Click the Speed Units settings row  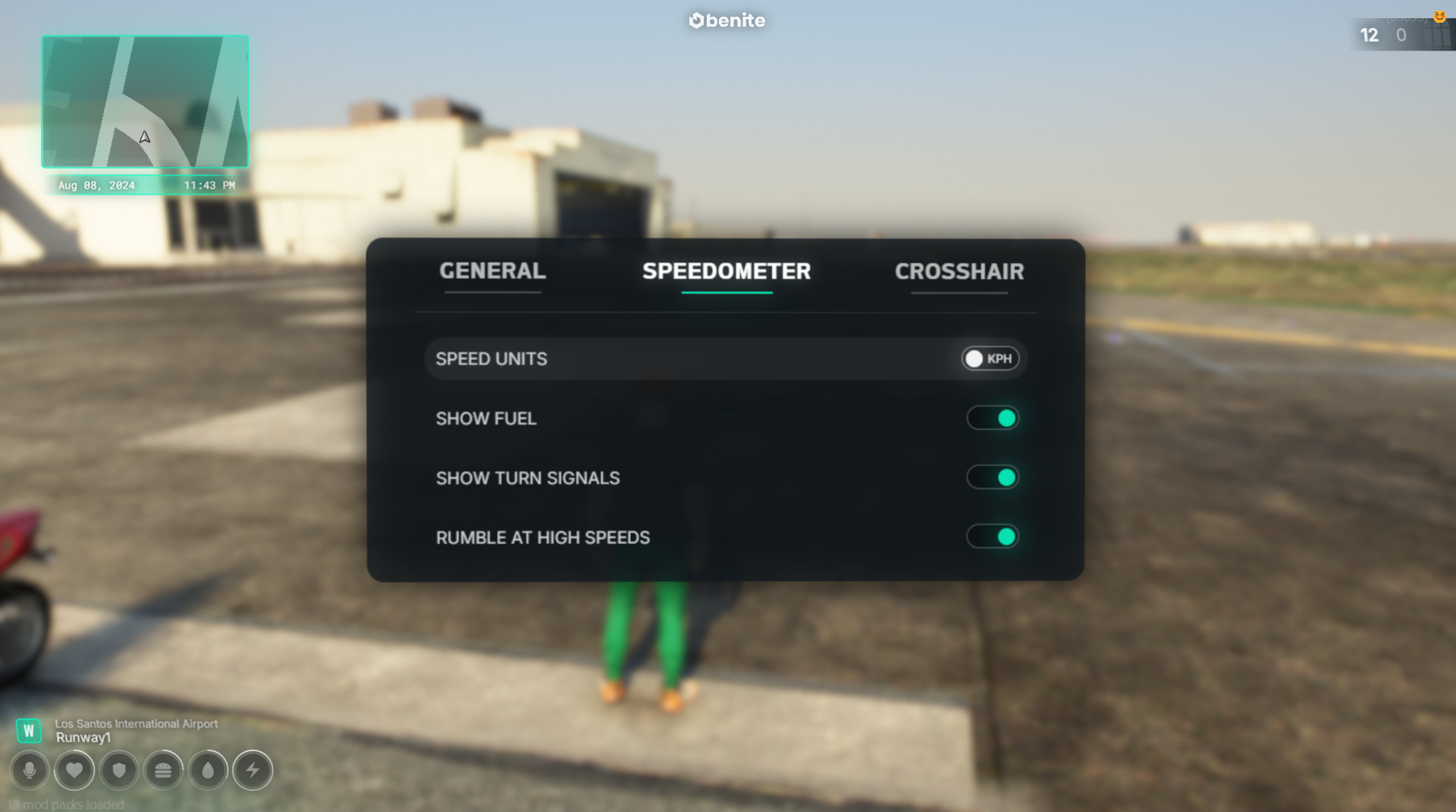click(x=726, y=358)
